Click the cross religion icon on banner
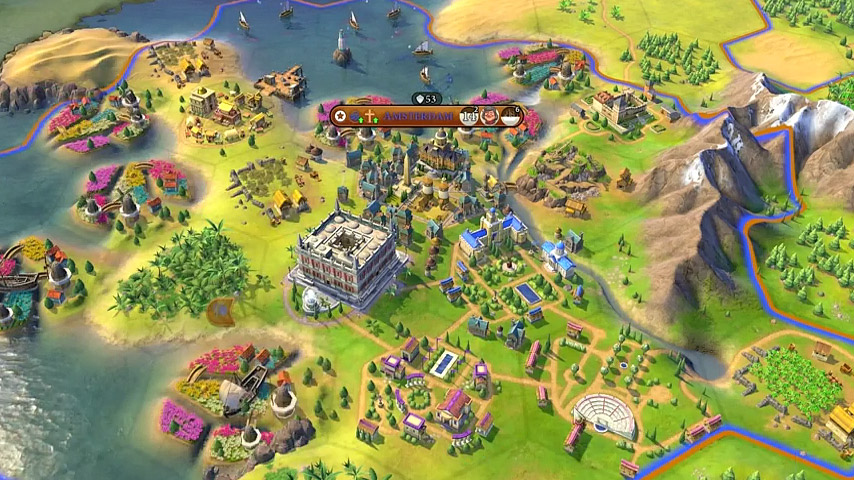 click(372, 116)
